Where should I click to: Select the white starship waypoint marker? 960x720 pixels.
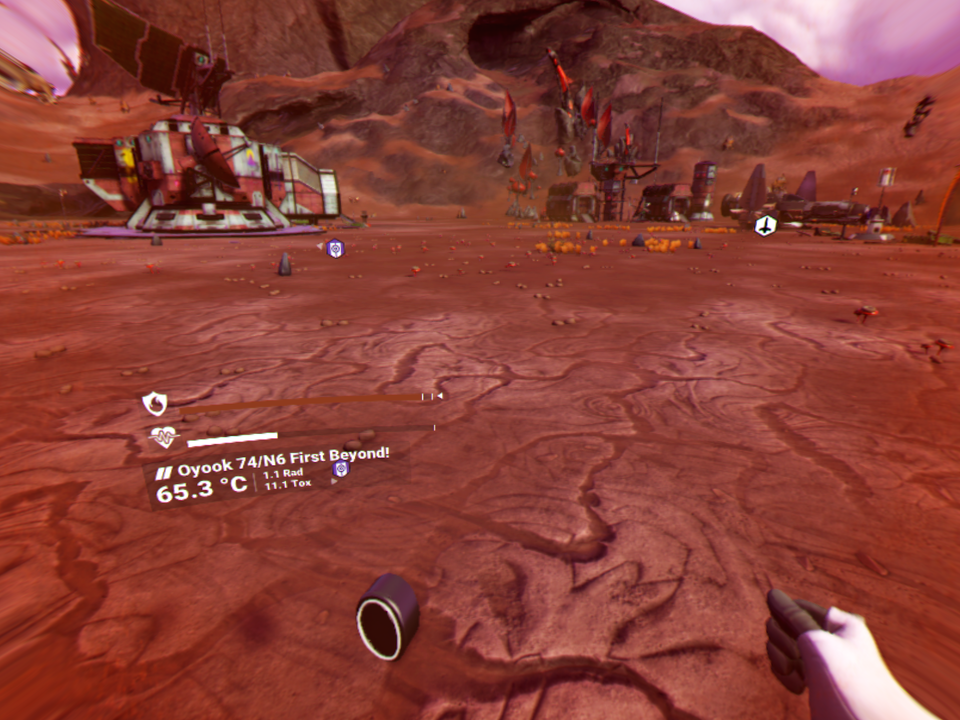point(765,226)
